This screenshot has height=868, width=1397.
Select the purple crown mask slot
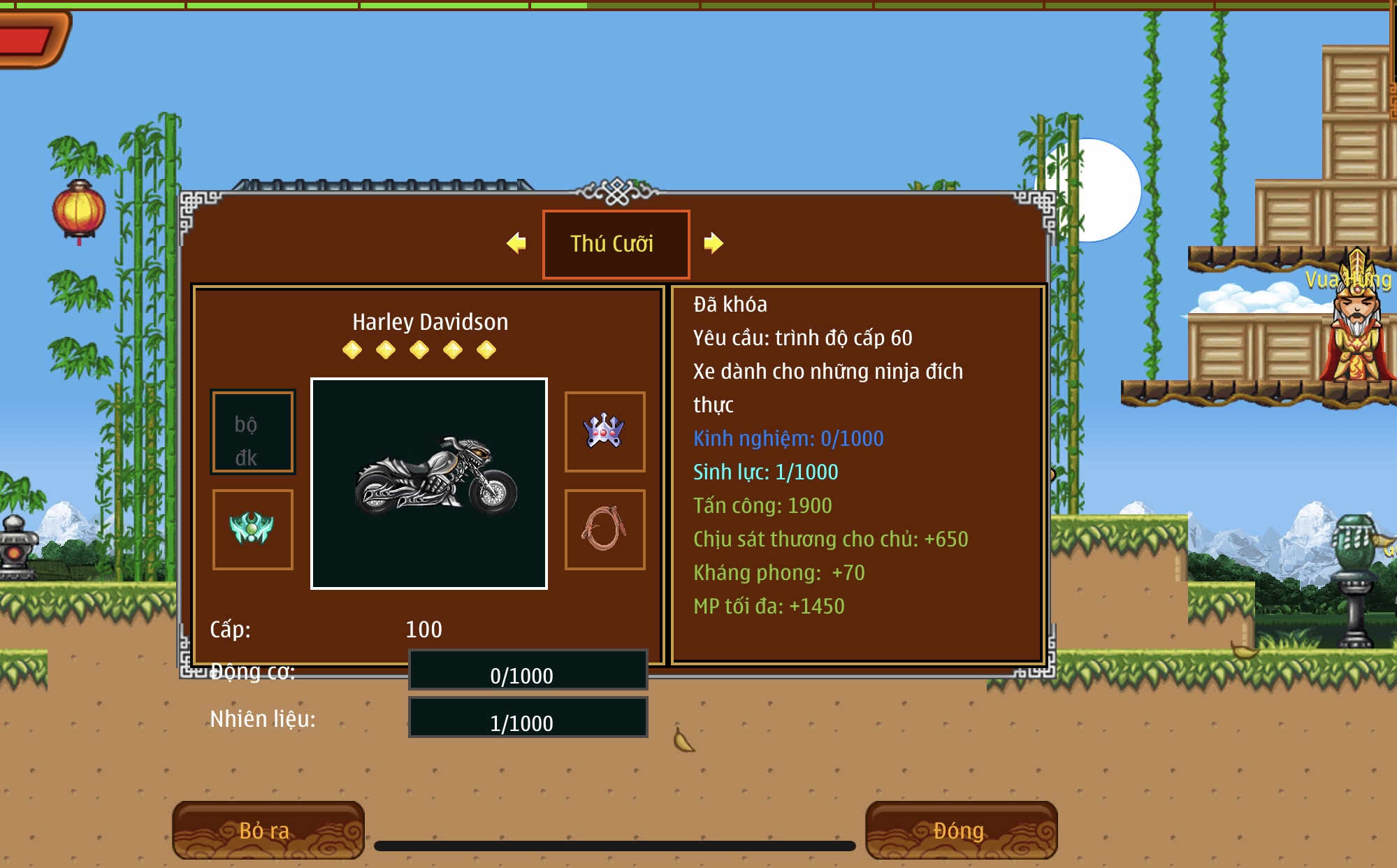coord(605,431)
